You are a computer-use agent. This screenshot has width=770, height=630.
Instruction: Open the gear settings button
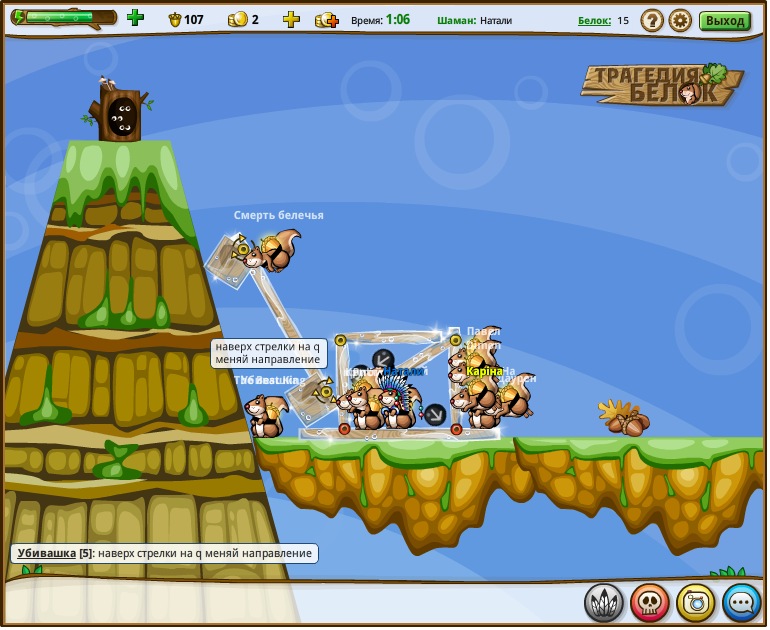click(680, 20)
